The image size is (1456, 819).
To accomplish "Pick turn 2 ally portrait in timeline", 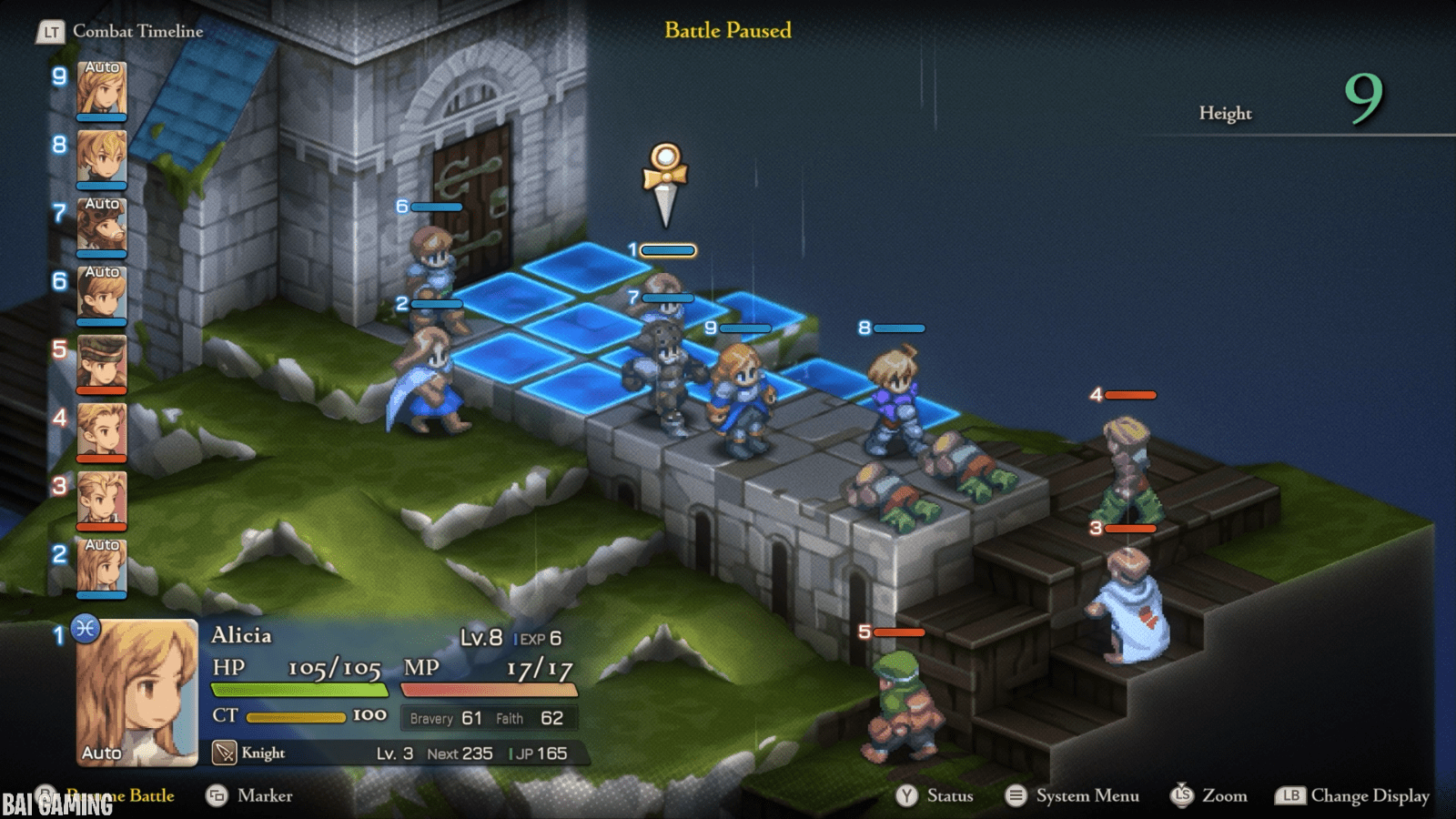I will 101,567.
